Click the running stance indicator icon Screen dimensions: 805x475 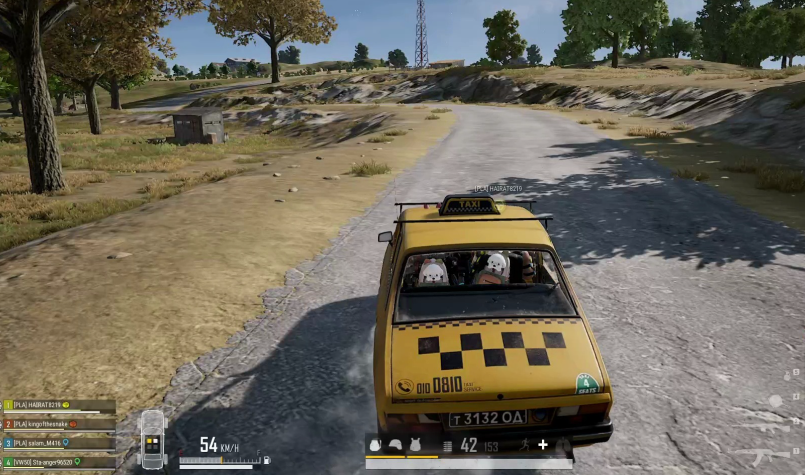tap(522, 444)
